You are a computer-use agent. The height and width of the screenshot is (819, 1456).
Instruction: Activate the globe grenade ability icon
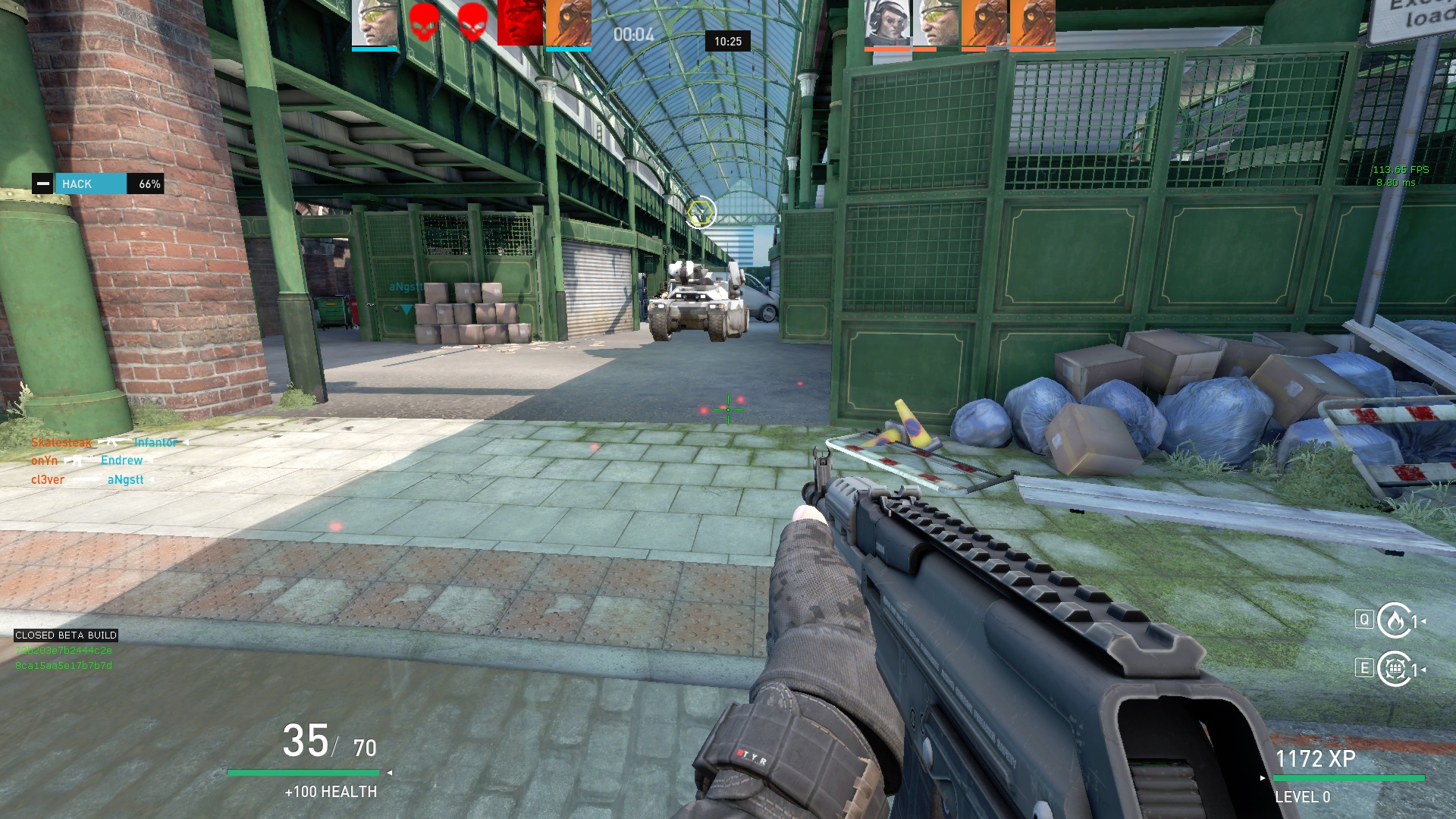(1394, 669)
